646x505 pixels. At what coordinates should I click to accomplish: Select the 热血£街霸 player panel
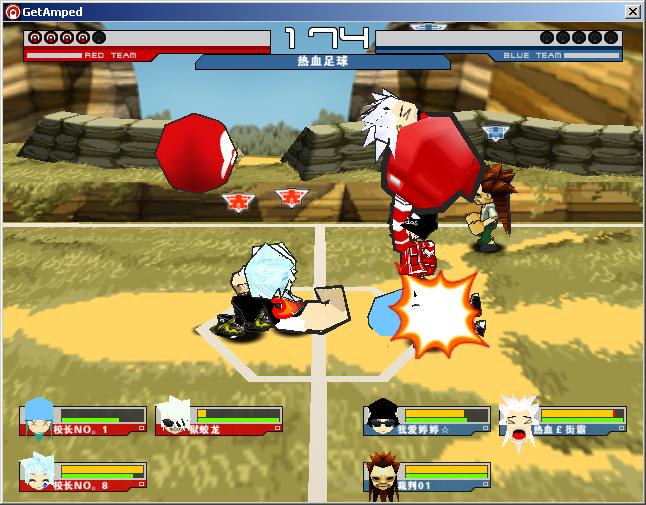tap(563, 420)
